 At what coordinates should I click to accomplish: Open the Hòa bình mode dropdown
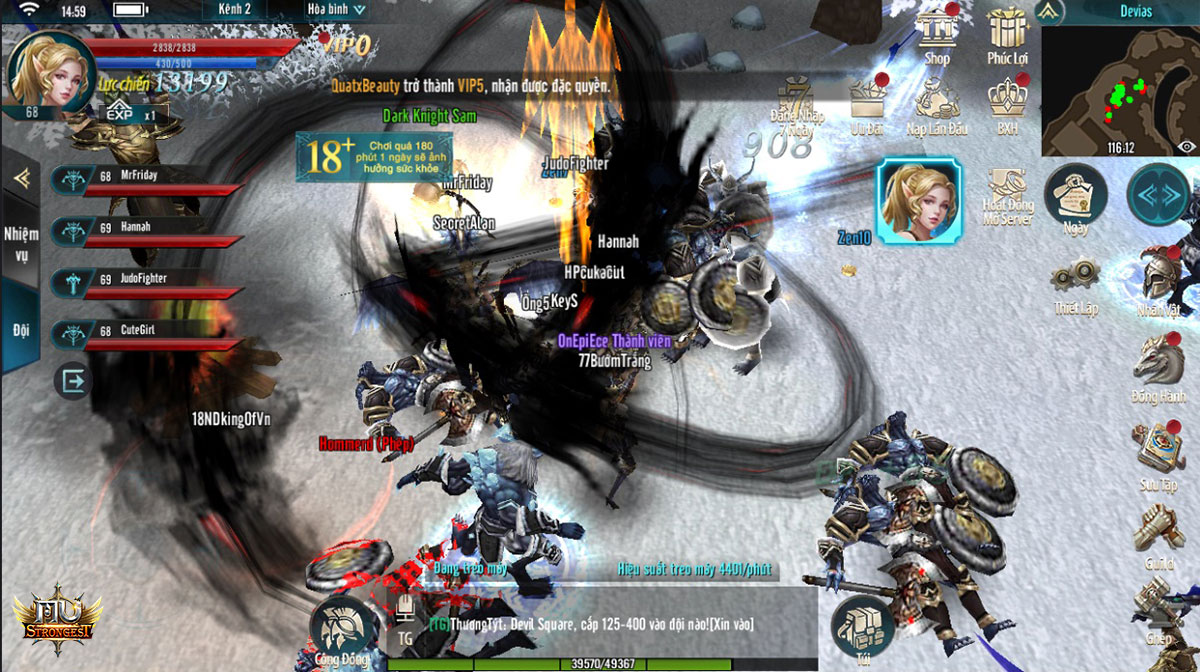pos(335,10)
